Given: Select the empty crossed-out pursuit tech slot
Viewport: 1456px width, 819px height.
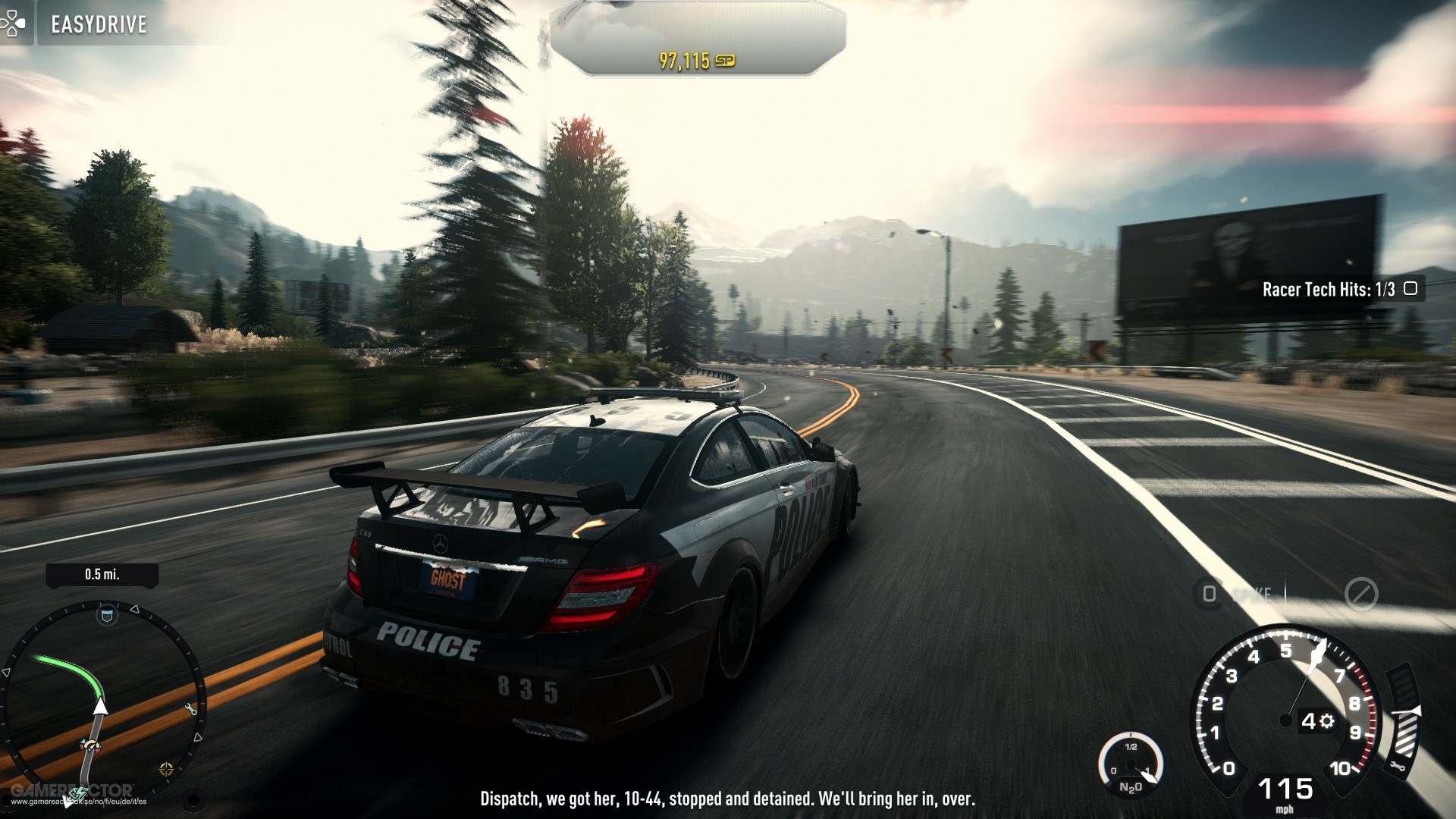Looking at the screenshot, I should click(1360, 594).
